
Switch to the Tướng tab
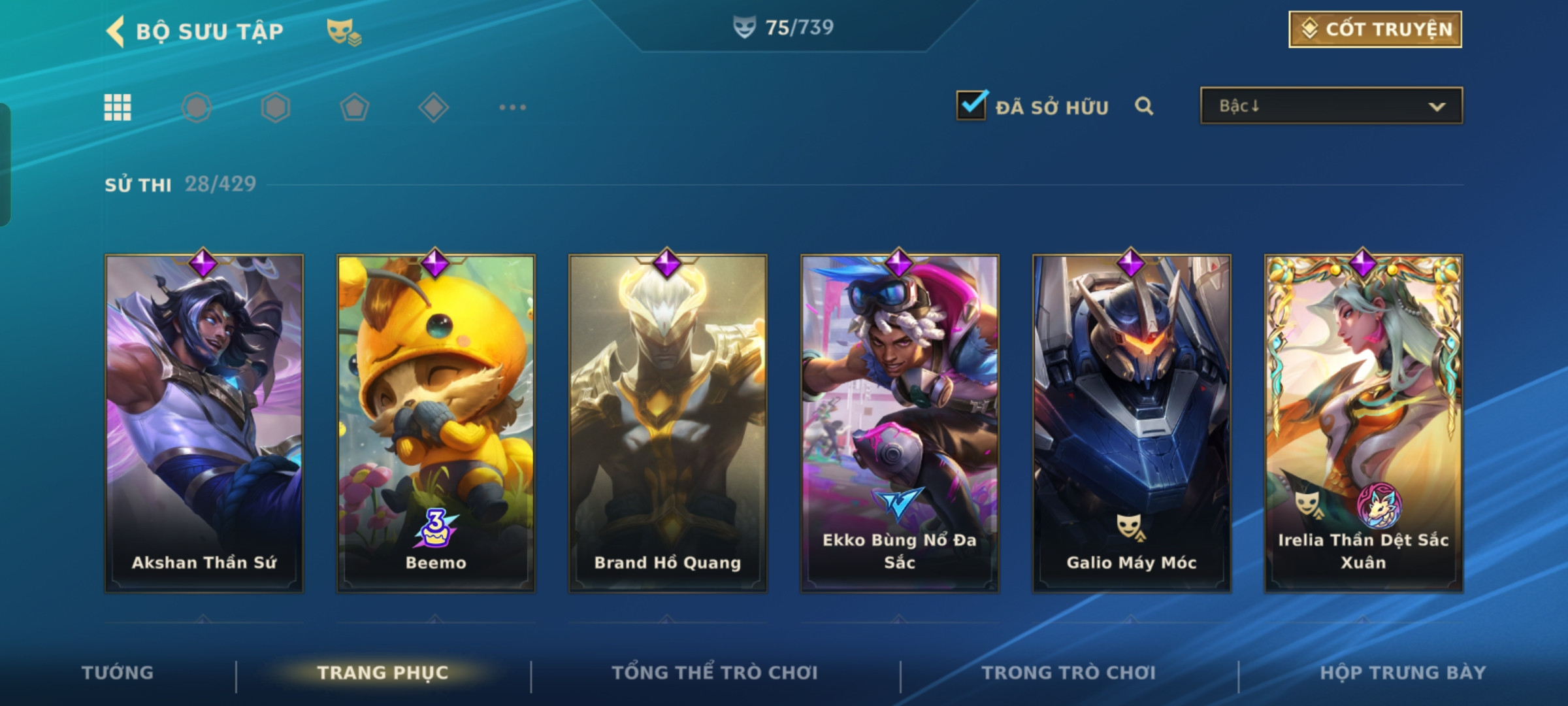118,673
